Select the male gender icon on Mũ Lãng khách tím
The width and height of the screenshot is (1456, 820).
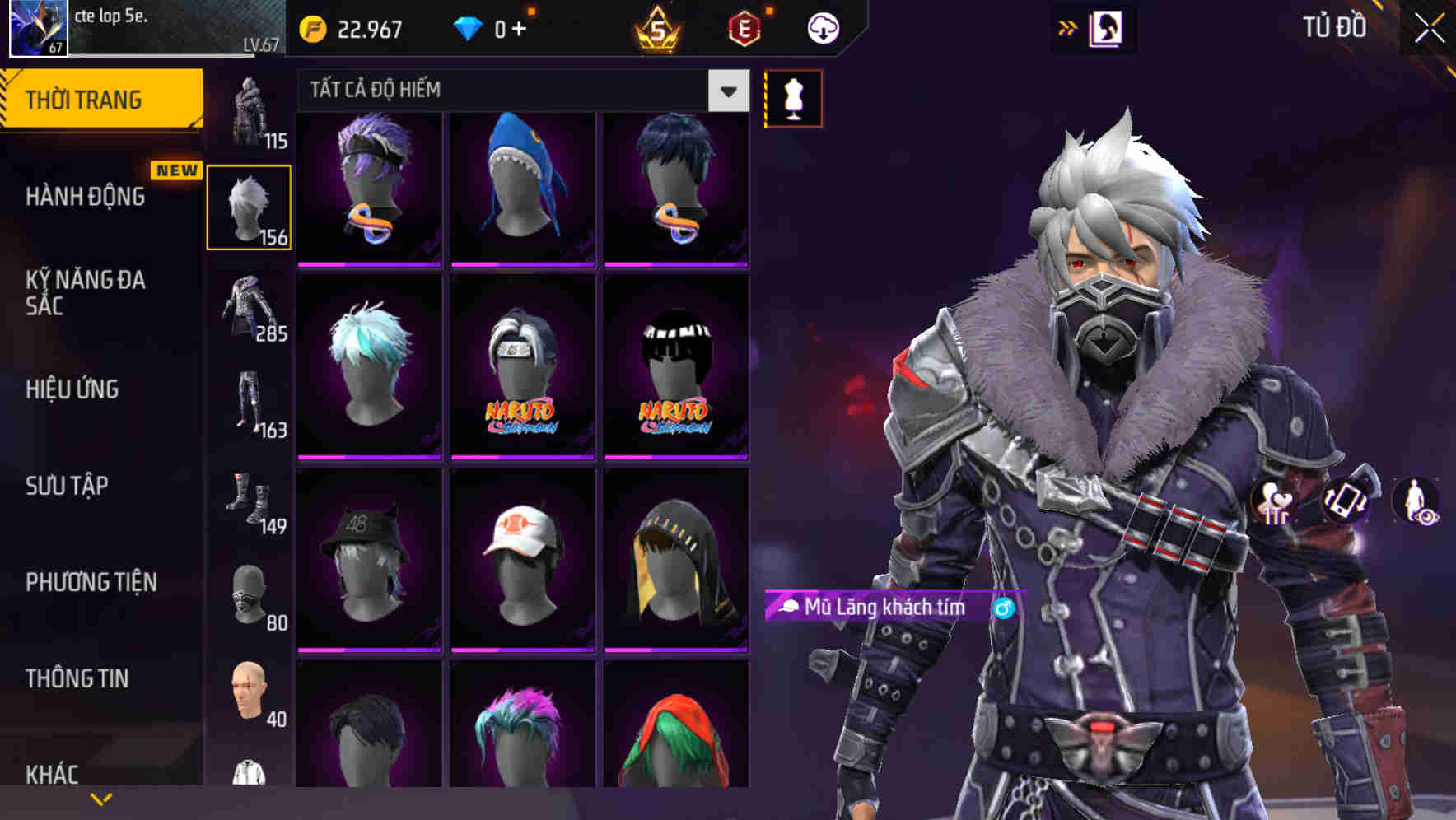[1002, 608]
